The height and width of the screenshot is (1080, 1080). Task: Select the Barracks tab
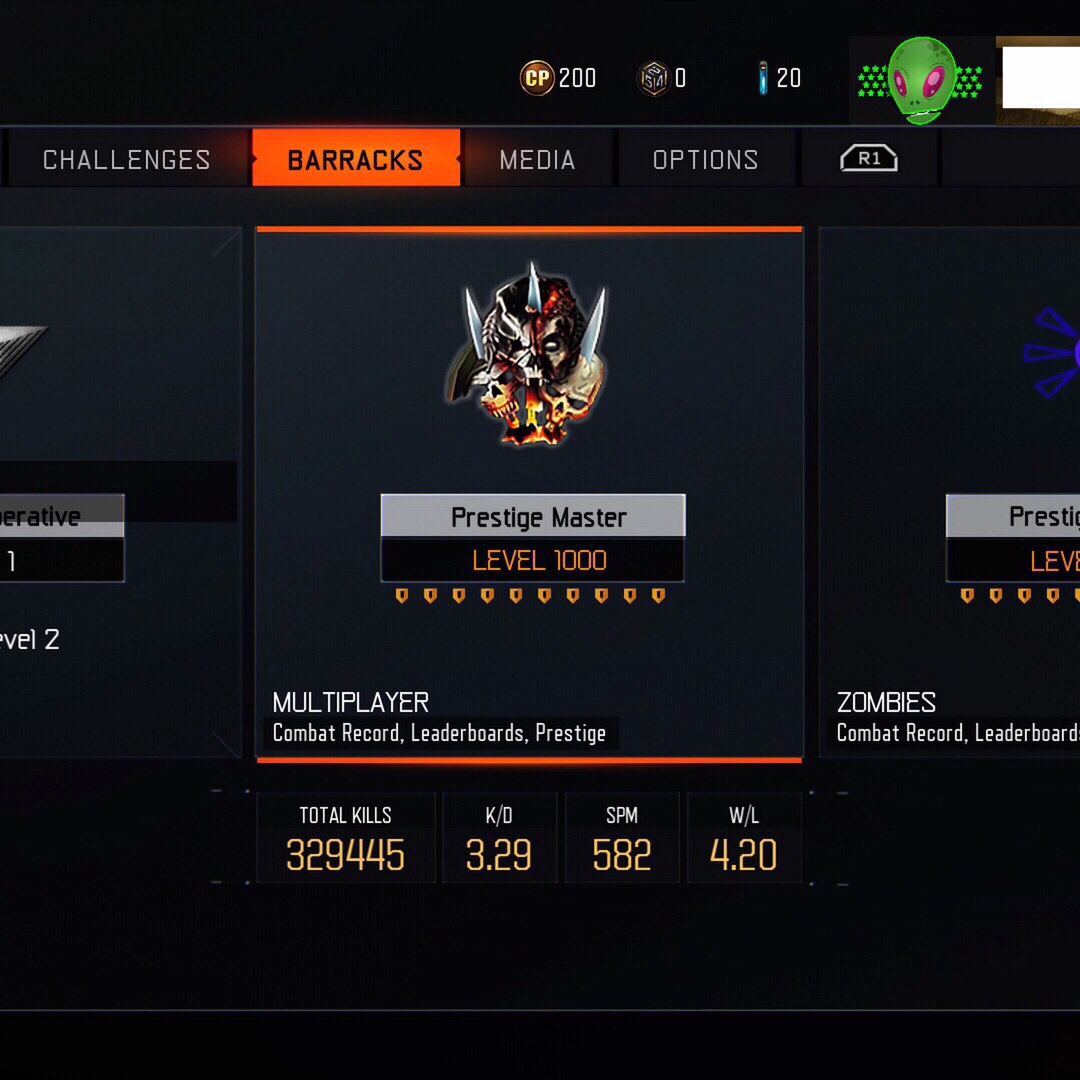pyautogui.click(x=355, y=160)
